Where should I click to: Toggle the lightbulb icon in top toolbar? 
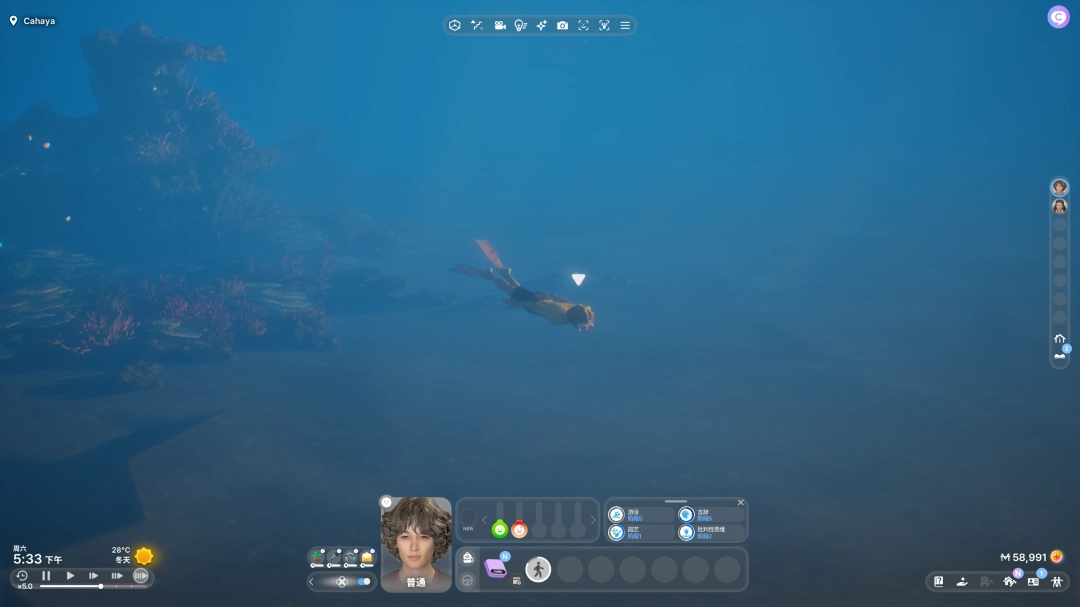pyautogui.click(x=520, y=25)
